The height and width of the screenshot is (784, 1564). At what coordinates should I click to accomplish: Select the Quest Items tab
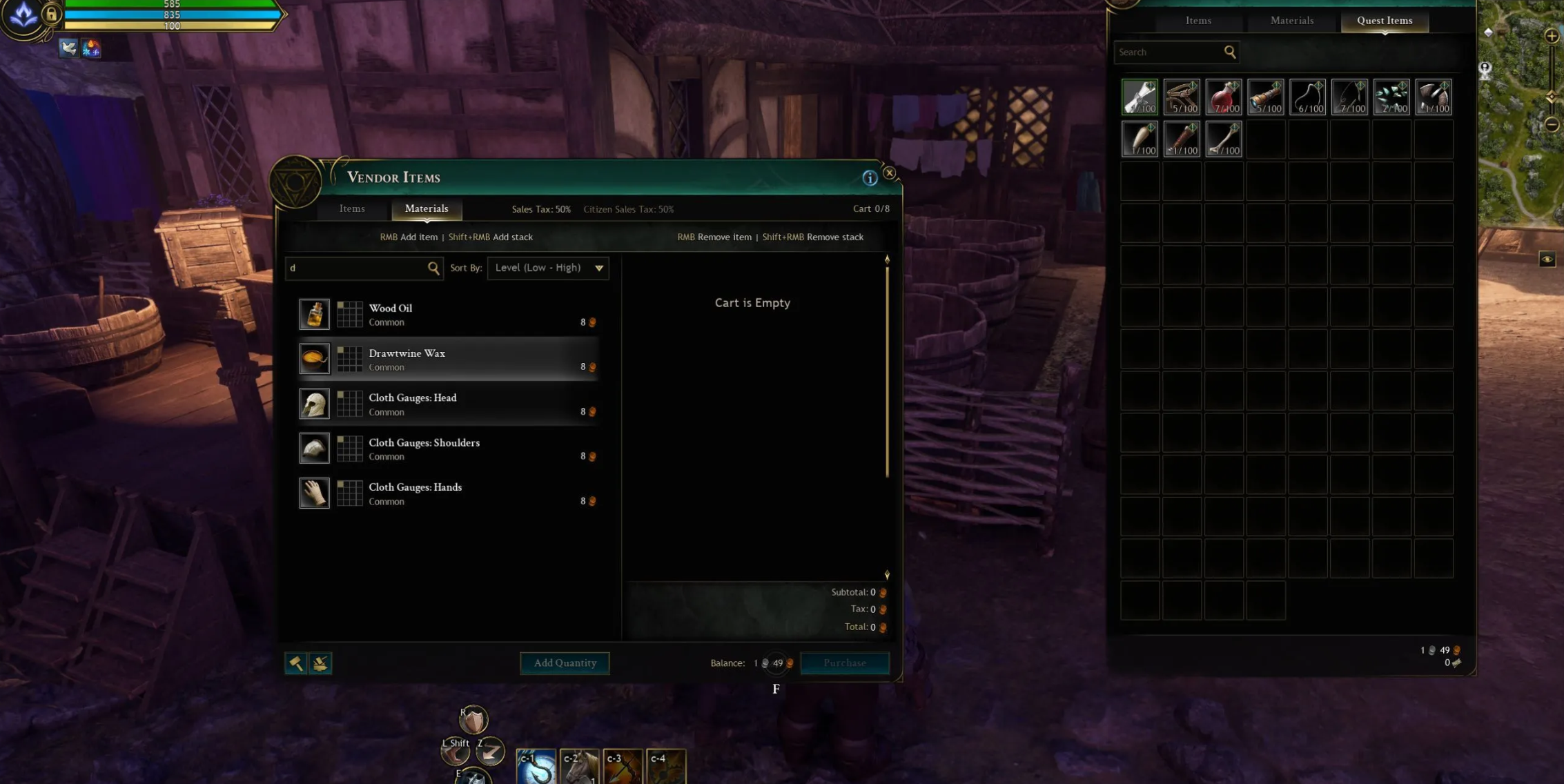click(x=1384, y=21)
